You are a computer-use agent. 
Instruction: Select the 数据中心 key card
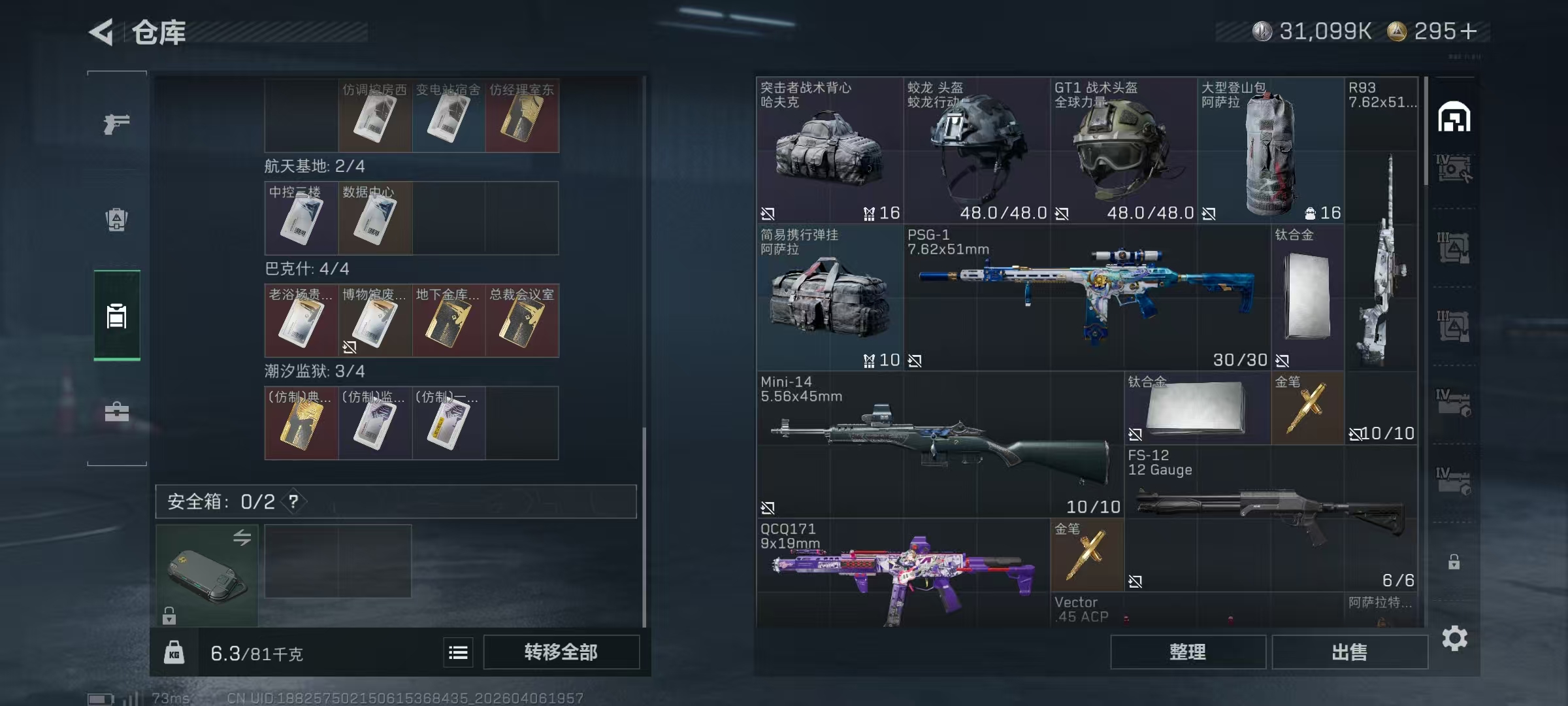point(374,218)
